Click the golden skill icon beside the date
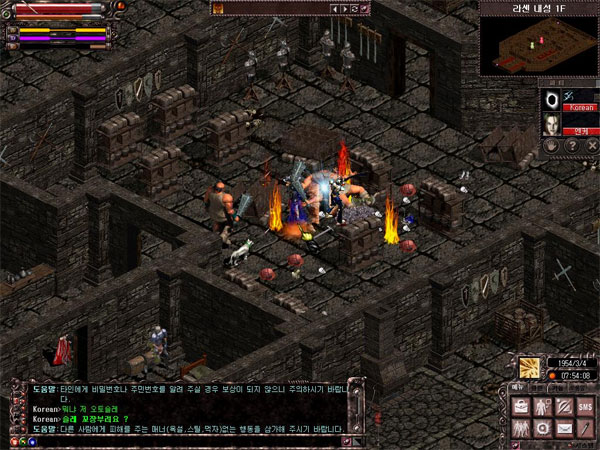600x450 pixels. (x=530, y=368)
